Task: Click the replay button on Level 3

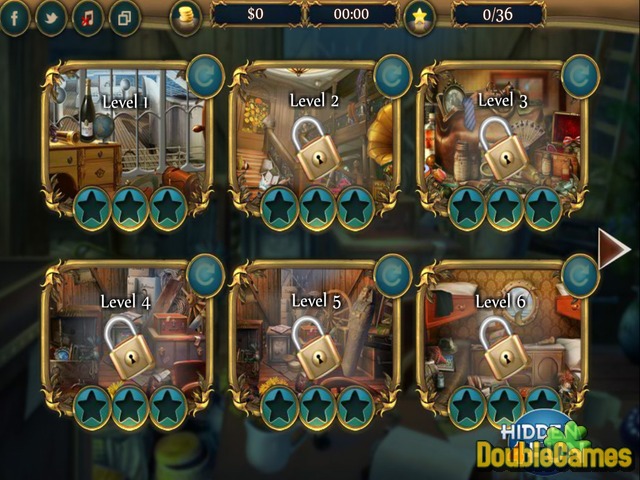Action: pos(580,75)
